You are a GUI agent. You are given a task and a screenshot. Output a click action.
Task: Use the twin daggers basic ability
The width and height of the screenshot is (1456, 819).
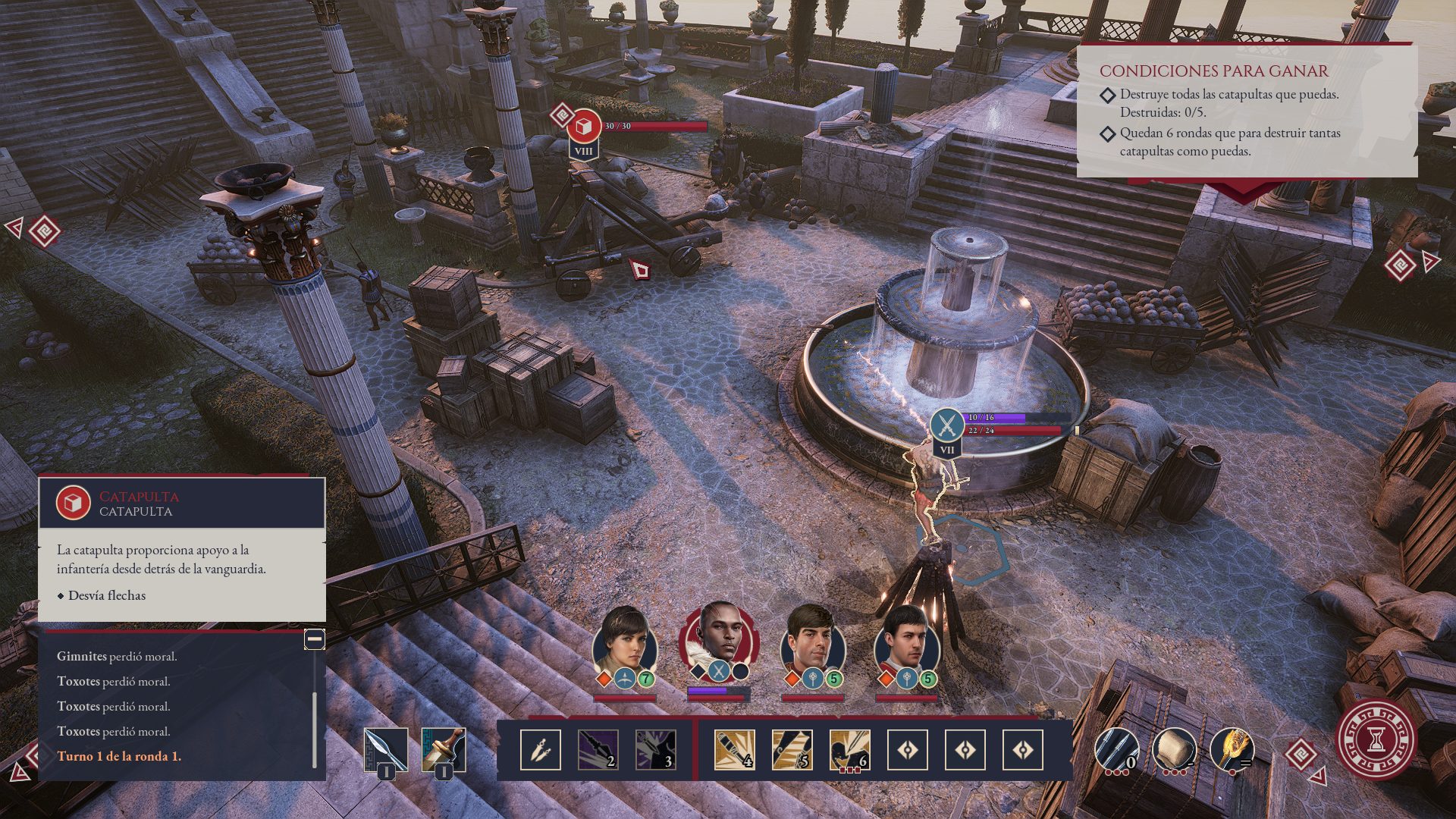[541, 750]
